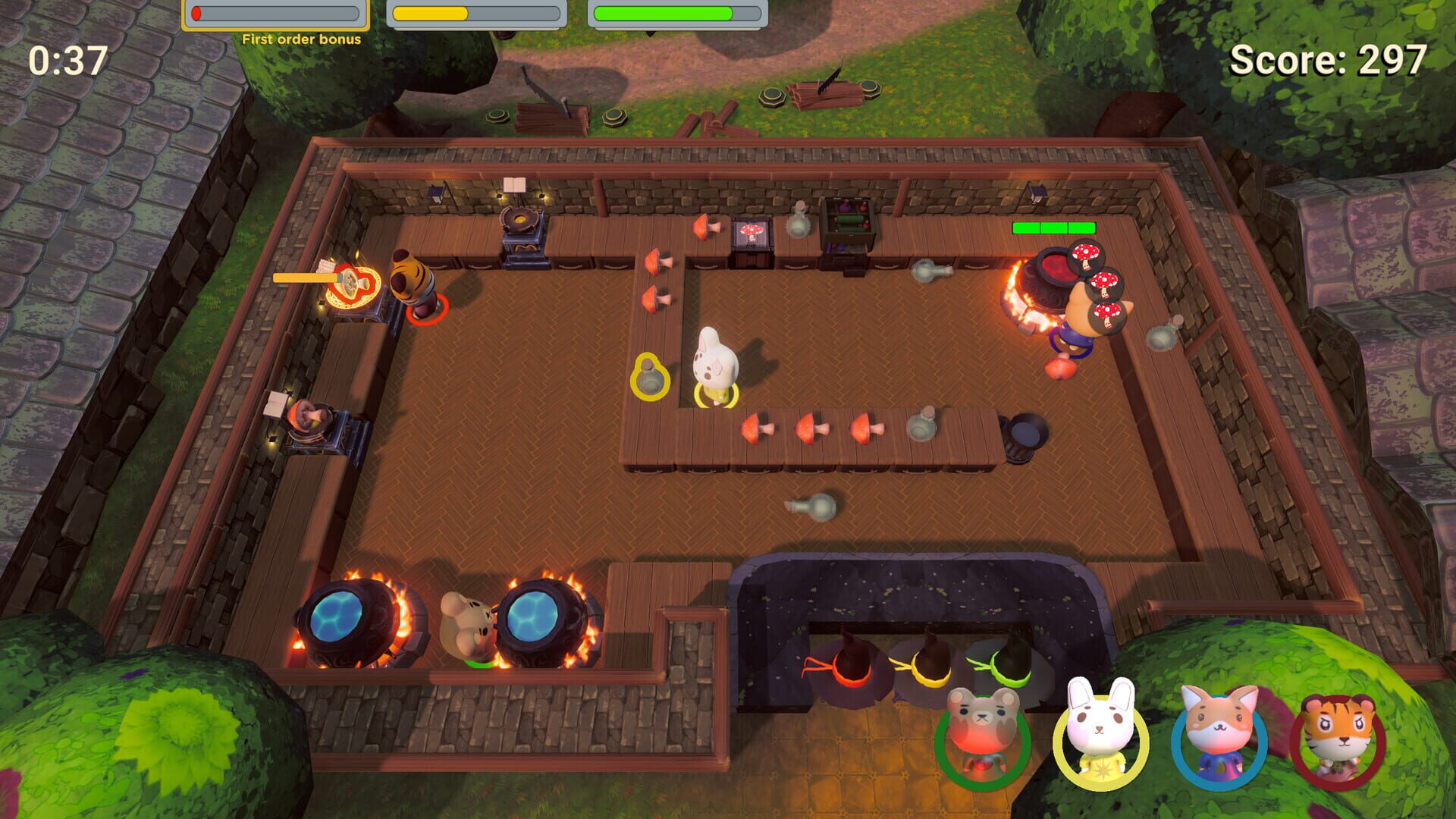Expand the three-segment green progress indicator above the cauldron

pyautogui.click(x=1053, y=227)
